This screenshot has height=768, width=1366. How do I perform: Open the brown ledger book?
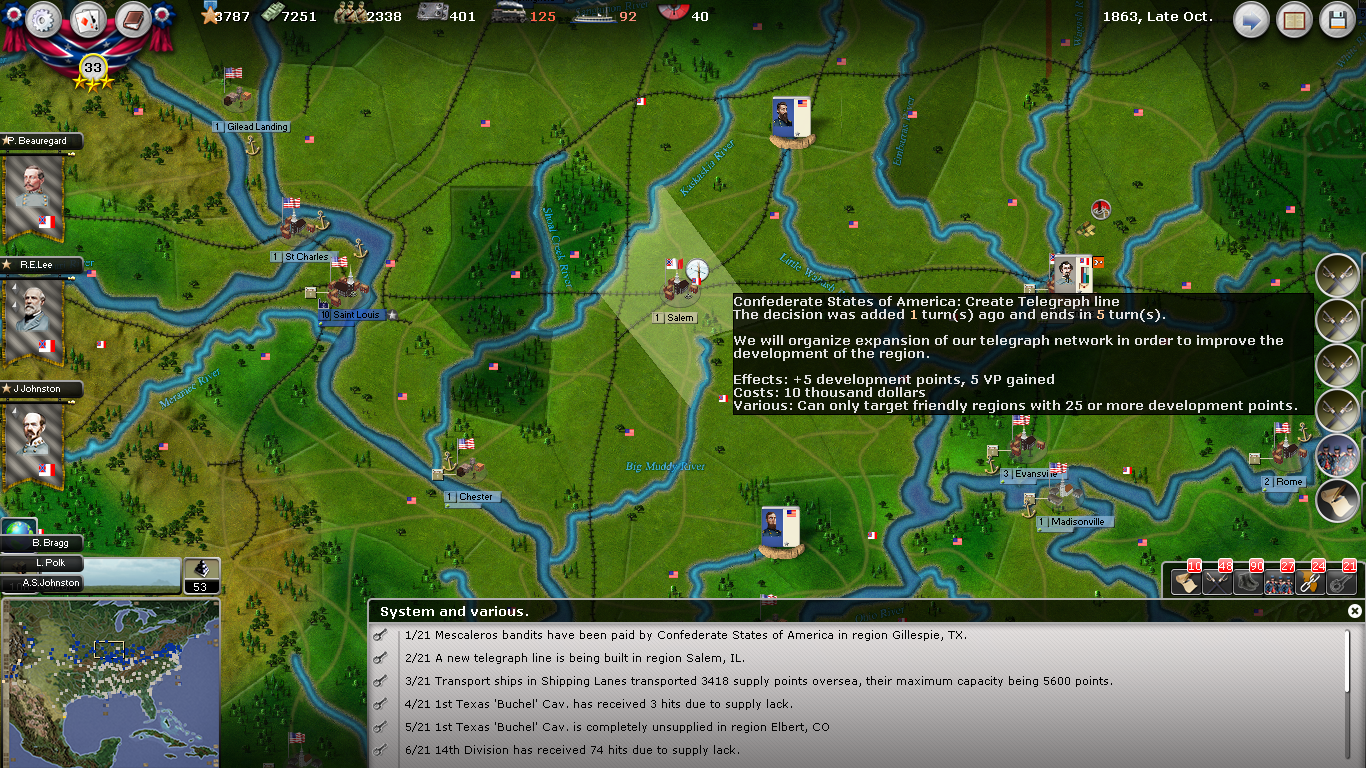[132, 20]
